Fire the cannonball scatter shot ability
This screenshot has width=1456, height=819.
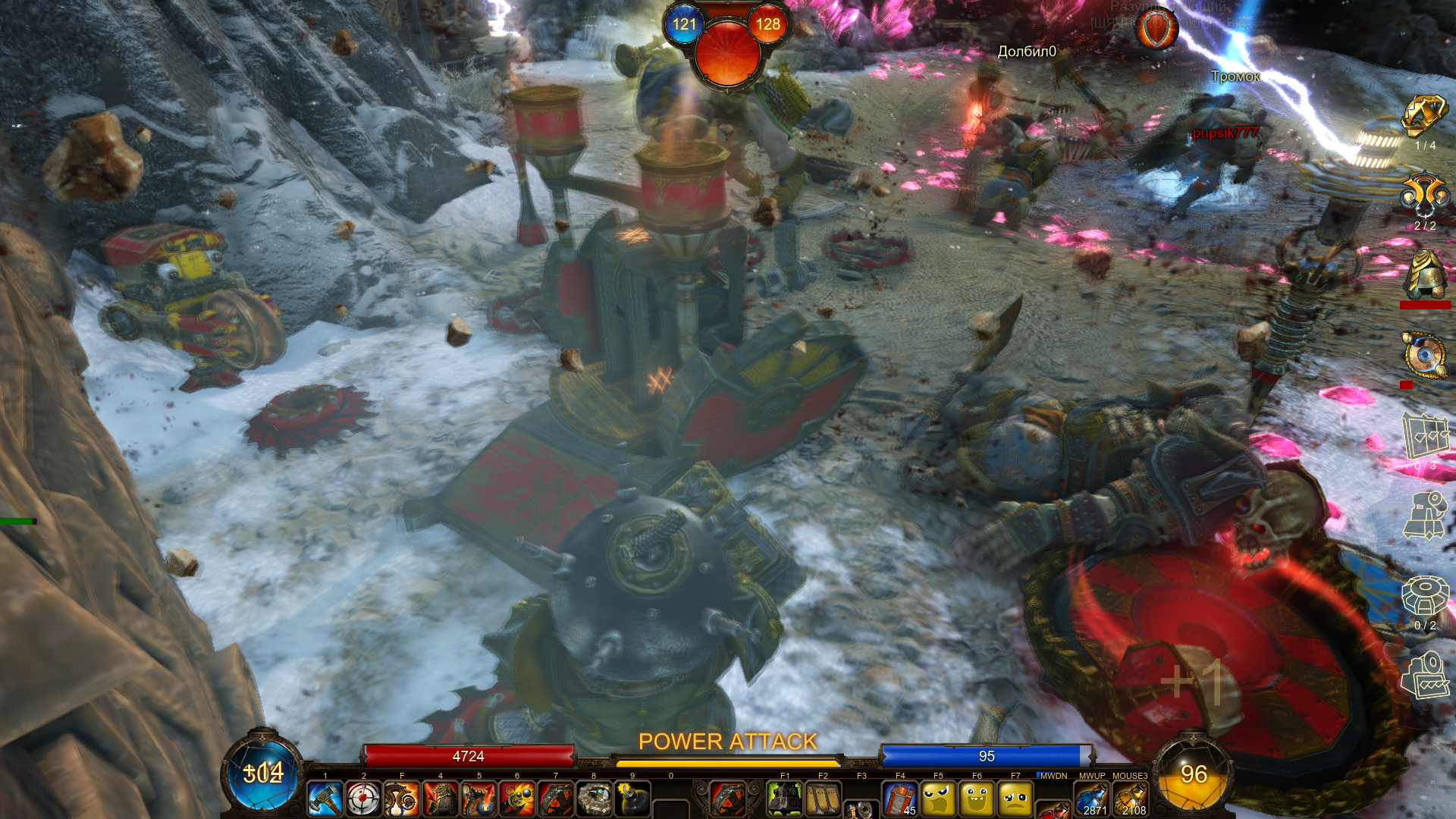click(517, 799)
